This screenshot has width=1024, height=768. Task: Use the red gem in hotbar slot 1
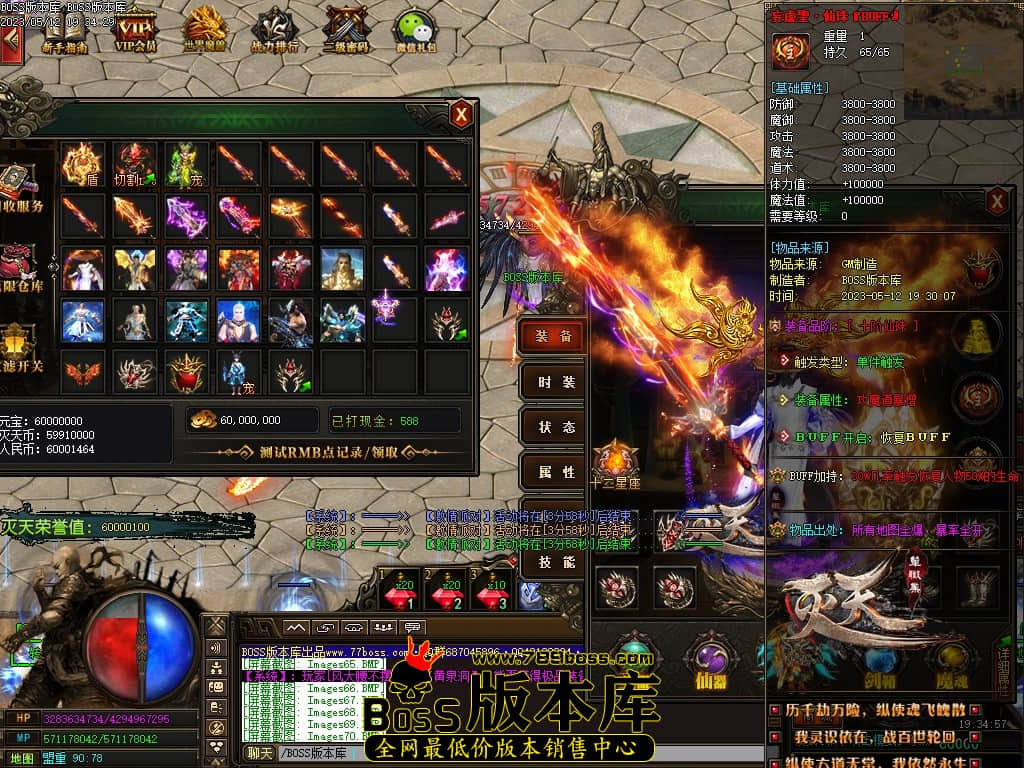405,592
